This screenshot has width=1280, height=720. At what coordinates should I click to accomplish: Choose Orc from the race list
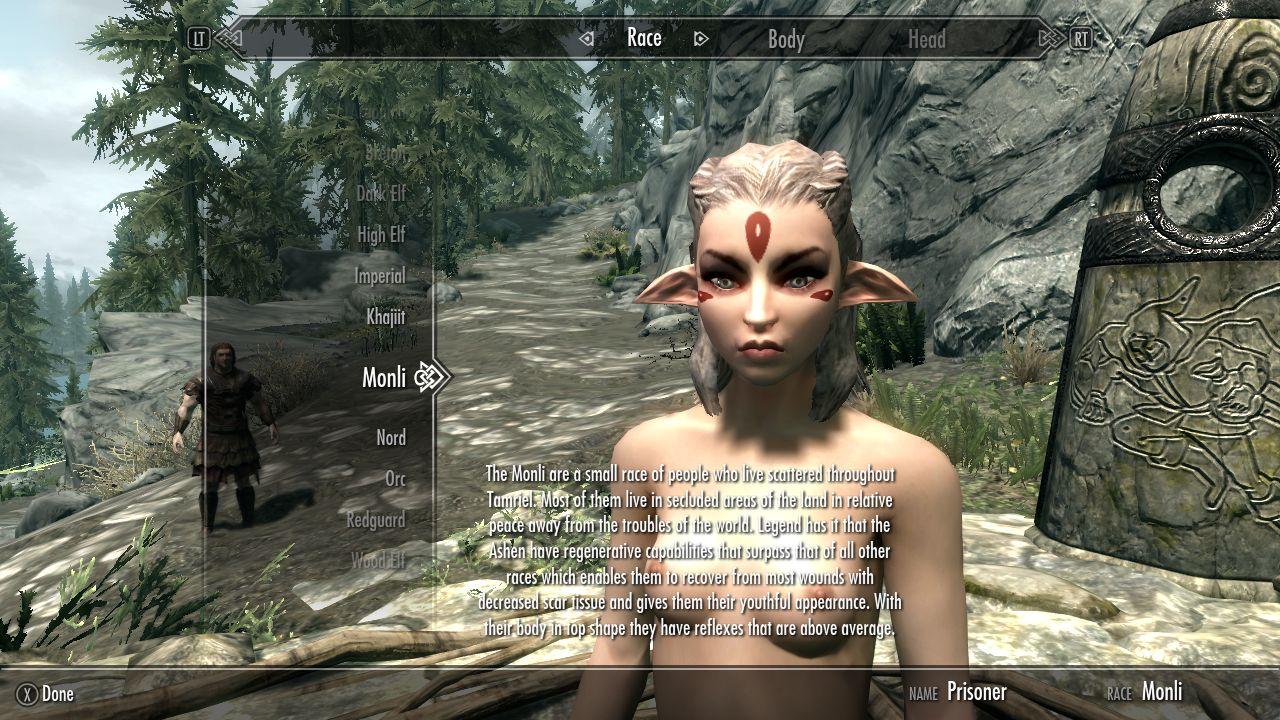pos(396,479)
